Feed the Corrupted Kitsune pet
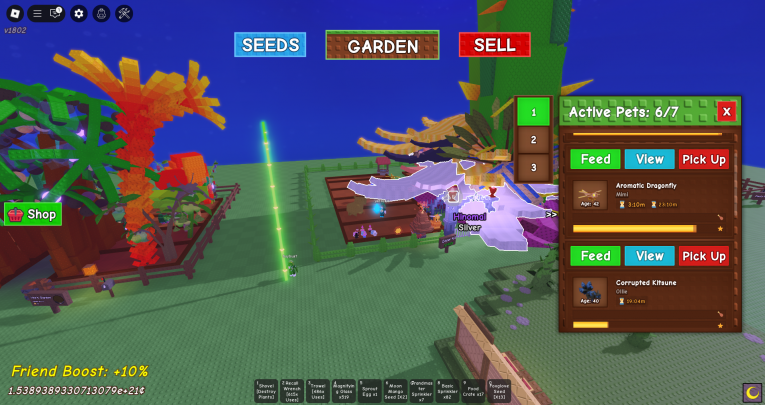 click(595, 256)
